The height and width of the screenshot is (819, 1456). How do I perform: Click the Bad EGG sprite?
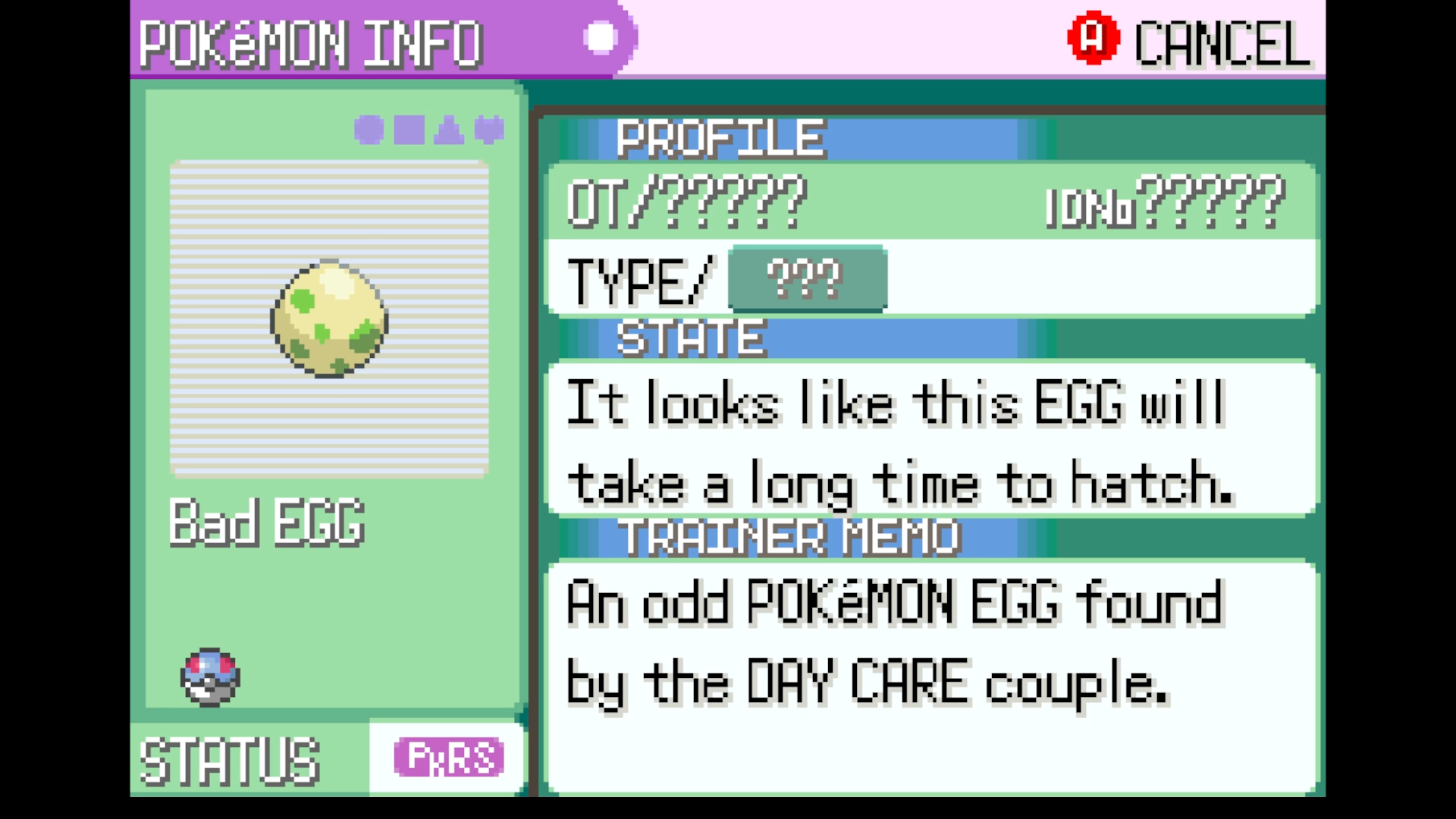tap(328, 322)
